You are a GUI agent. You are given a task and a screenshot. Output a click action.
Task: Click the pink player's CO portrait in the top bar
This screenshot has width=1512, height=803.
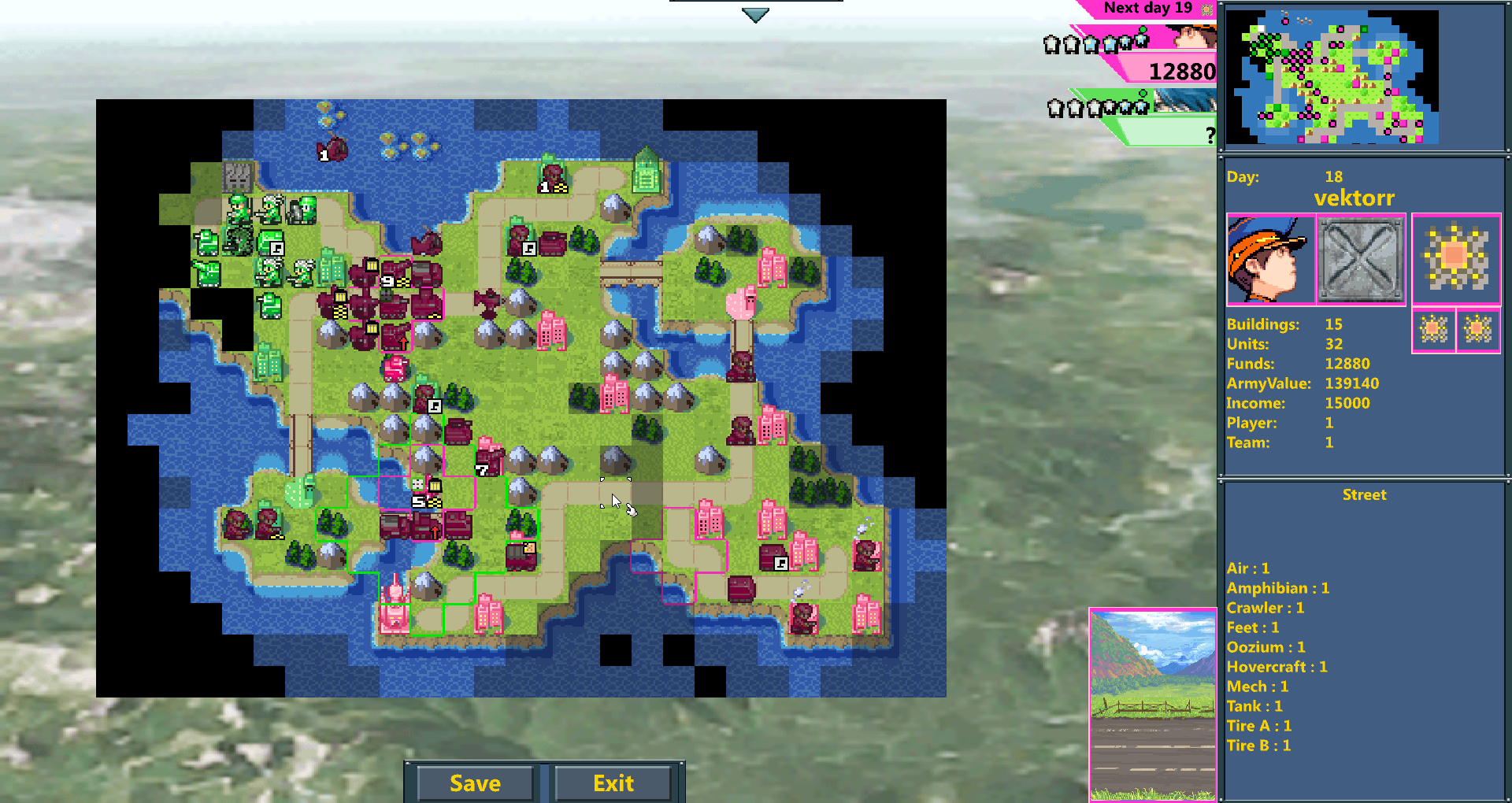coord(1194,38)
